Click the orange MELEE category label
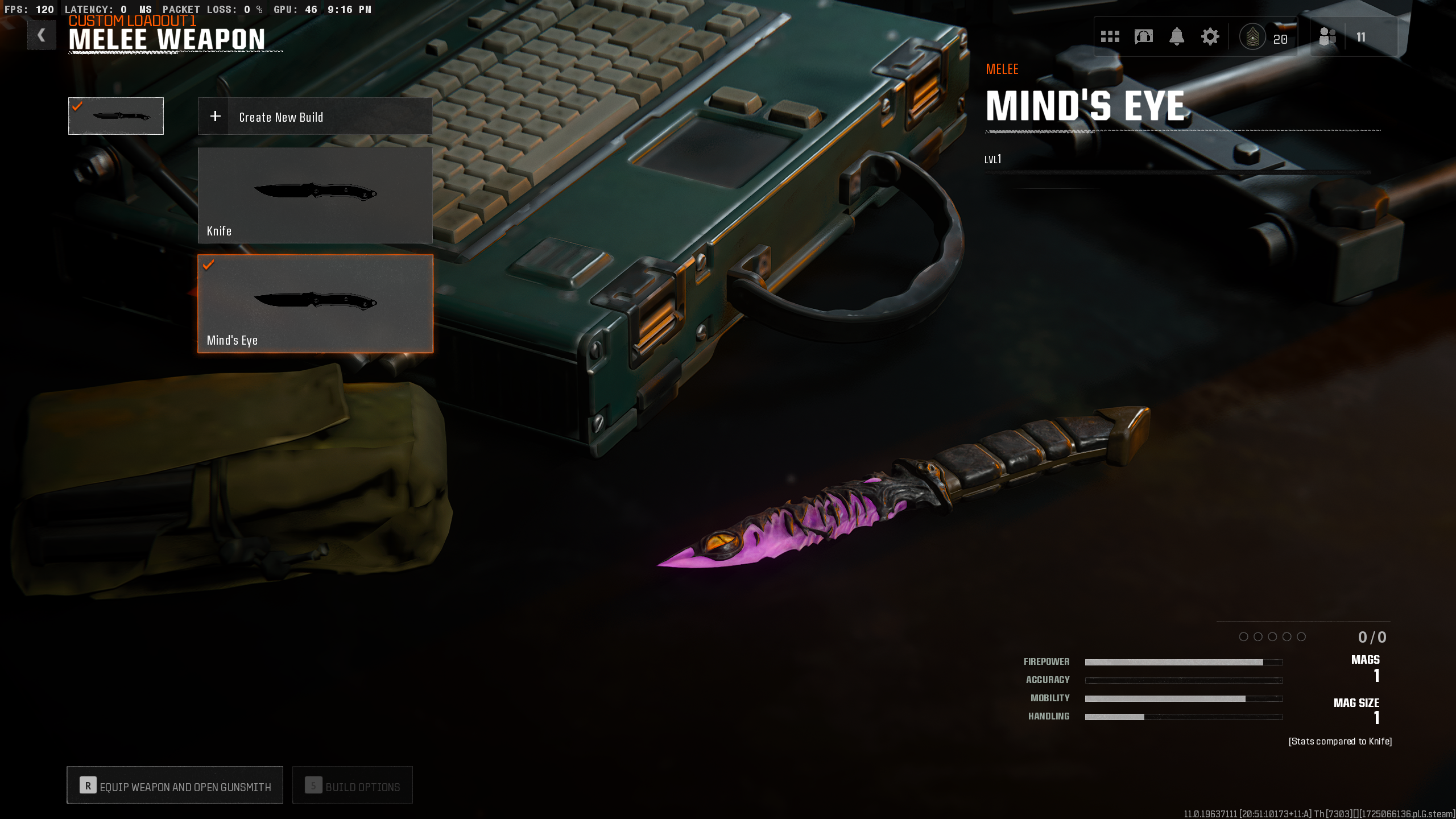1456x819 pixels. (x=1002, y=69)
